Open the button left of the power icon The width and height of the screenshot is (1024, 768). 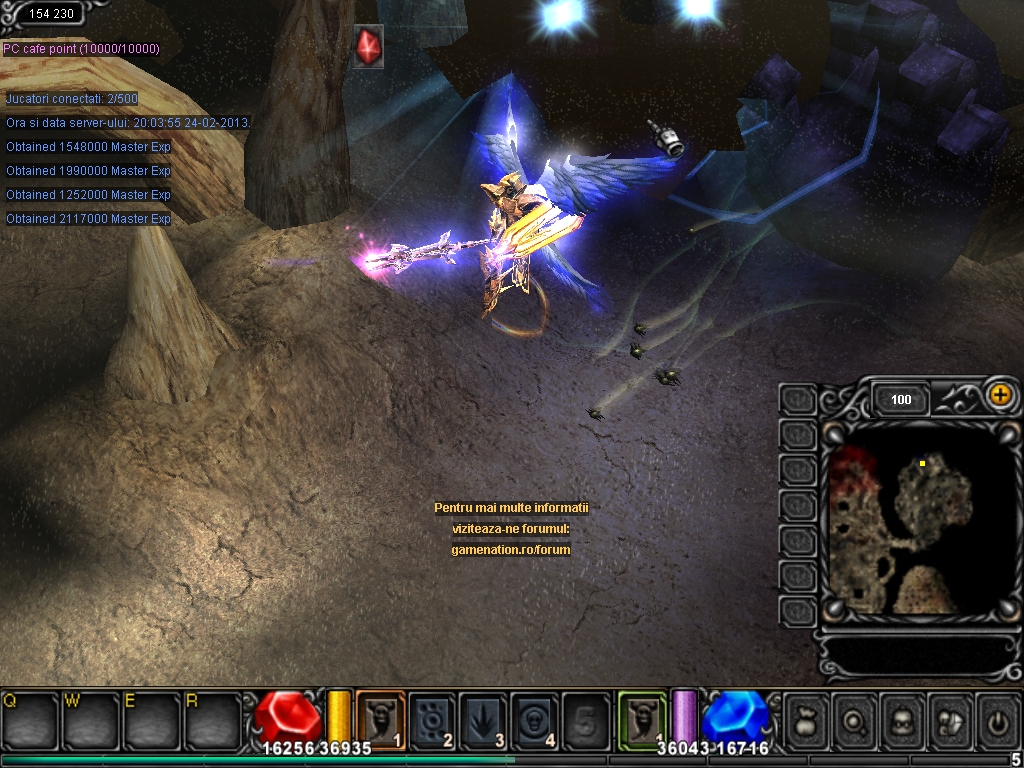(951, 719)
